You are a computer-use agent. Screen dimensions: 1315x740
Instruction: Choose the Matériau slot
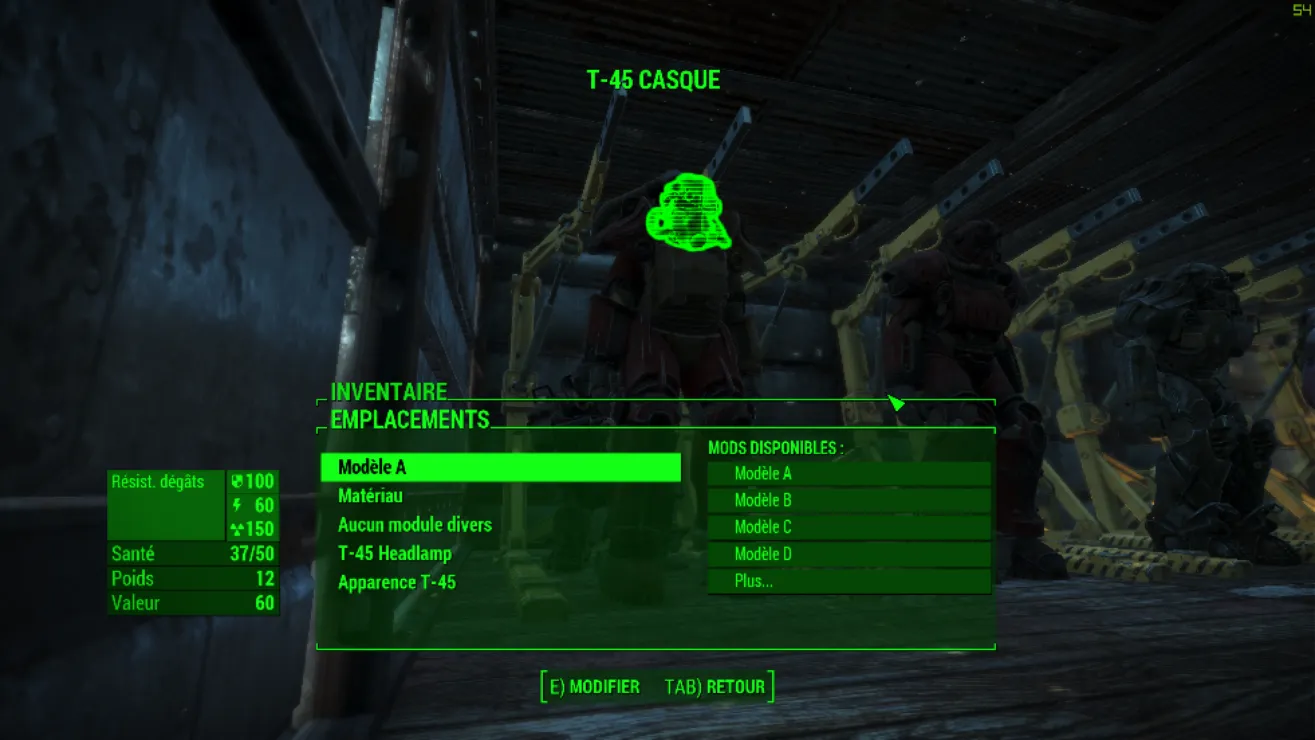click(371, 495)
